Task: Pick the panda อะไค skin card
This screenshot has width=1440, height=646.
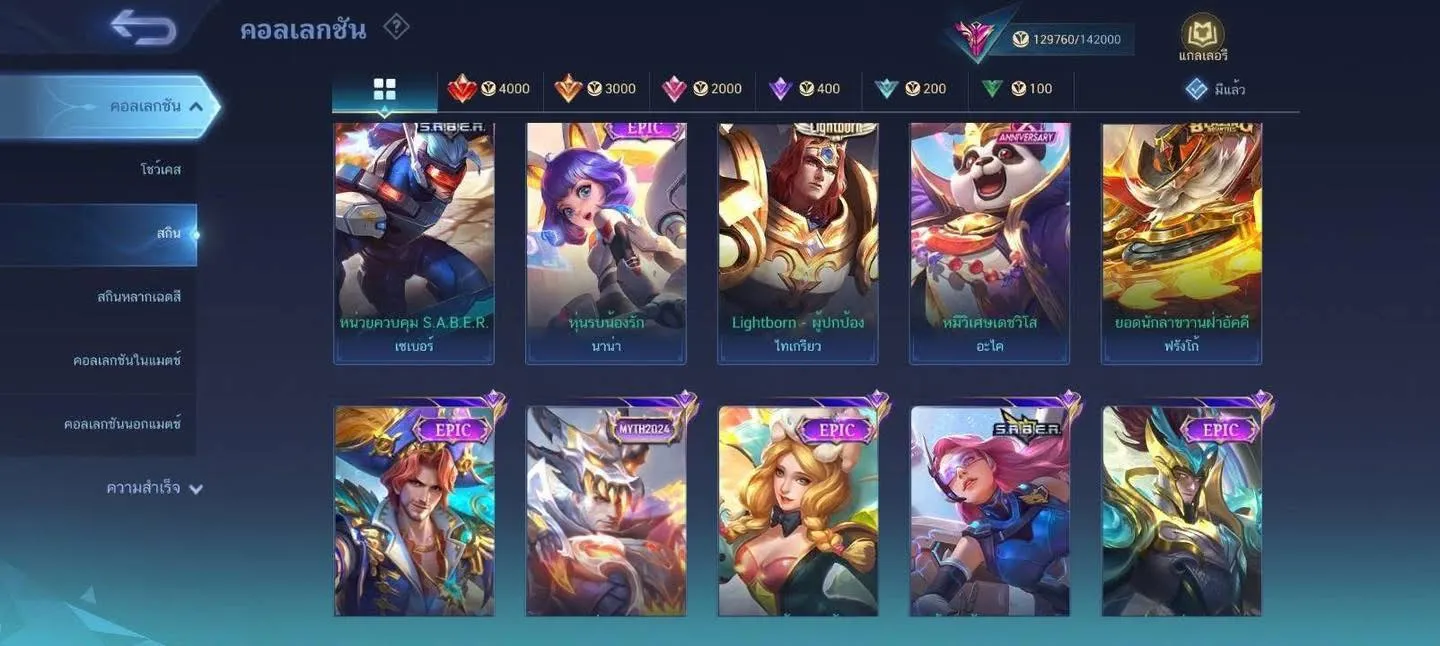Action: click(990, 242)
